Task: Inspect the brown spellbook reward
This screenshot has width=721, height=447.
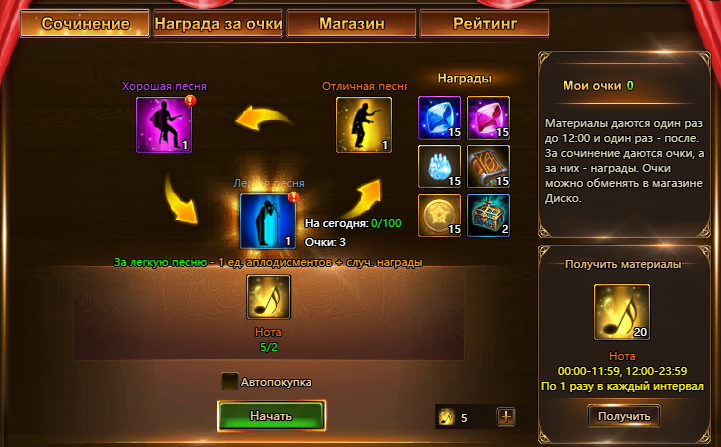Action: pyautogui.click(x=488, y=167)
